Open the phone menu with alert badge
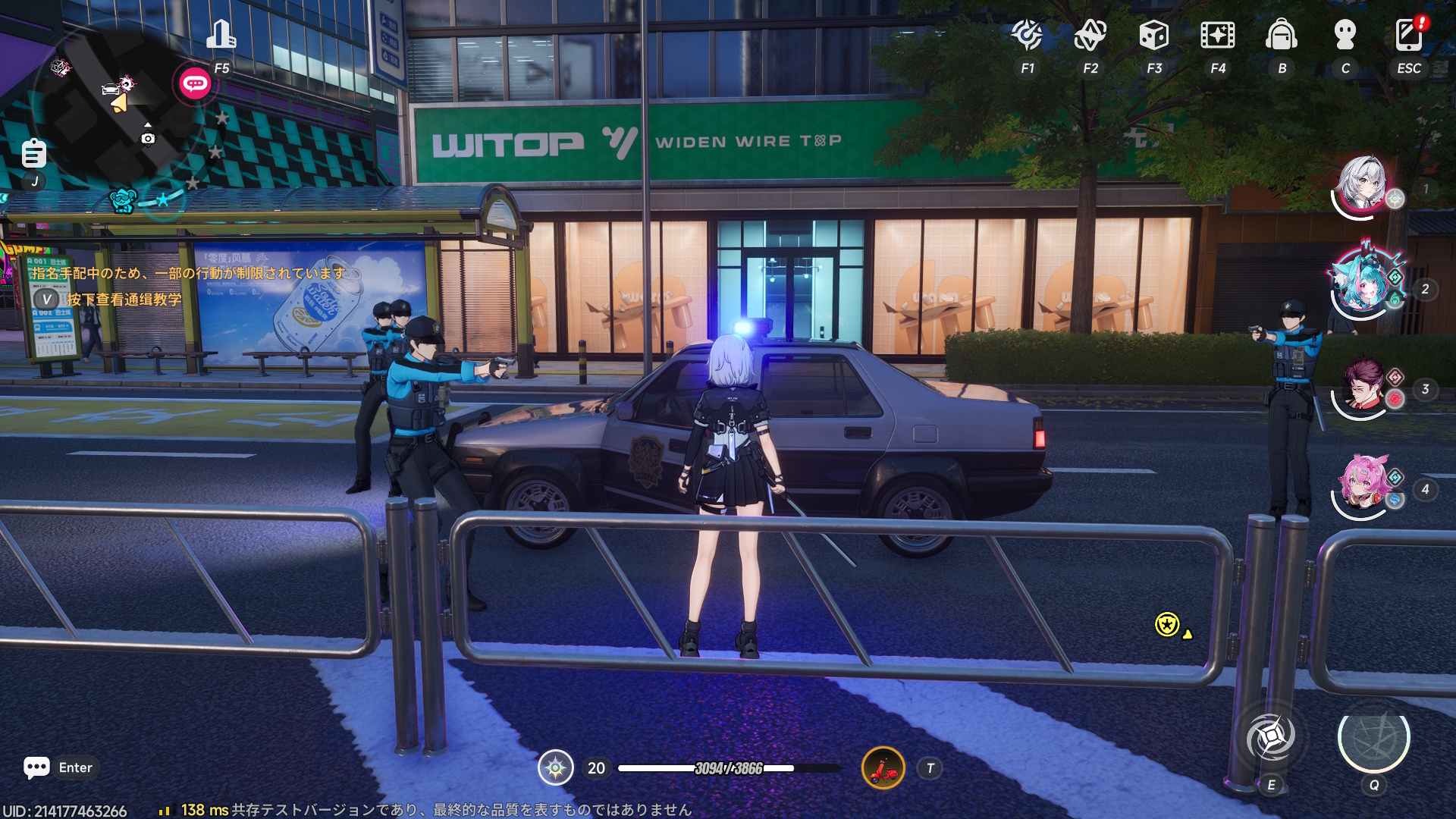1456x819 pixels. click(x=1408, y=35)
